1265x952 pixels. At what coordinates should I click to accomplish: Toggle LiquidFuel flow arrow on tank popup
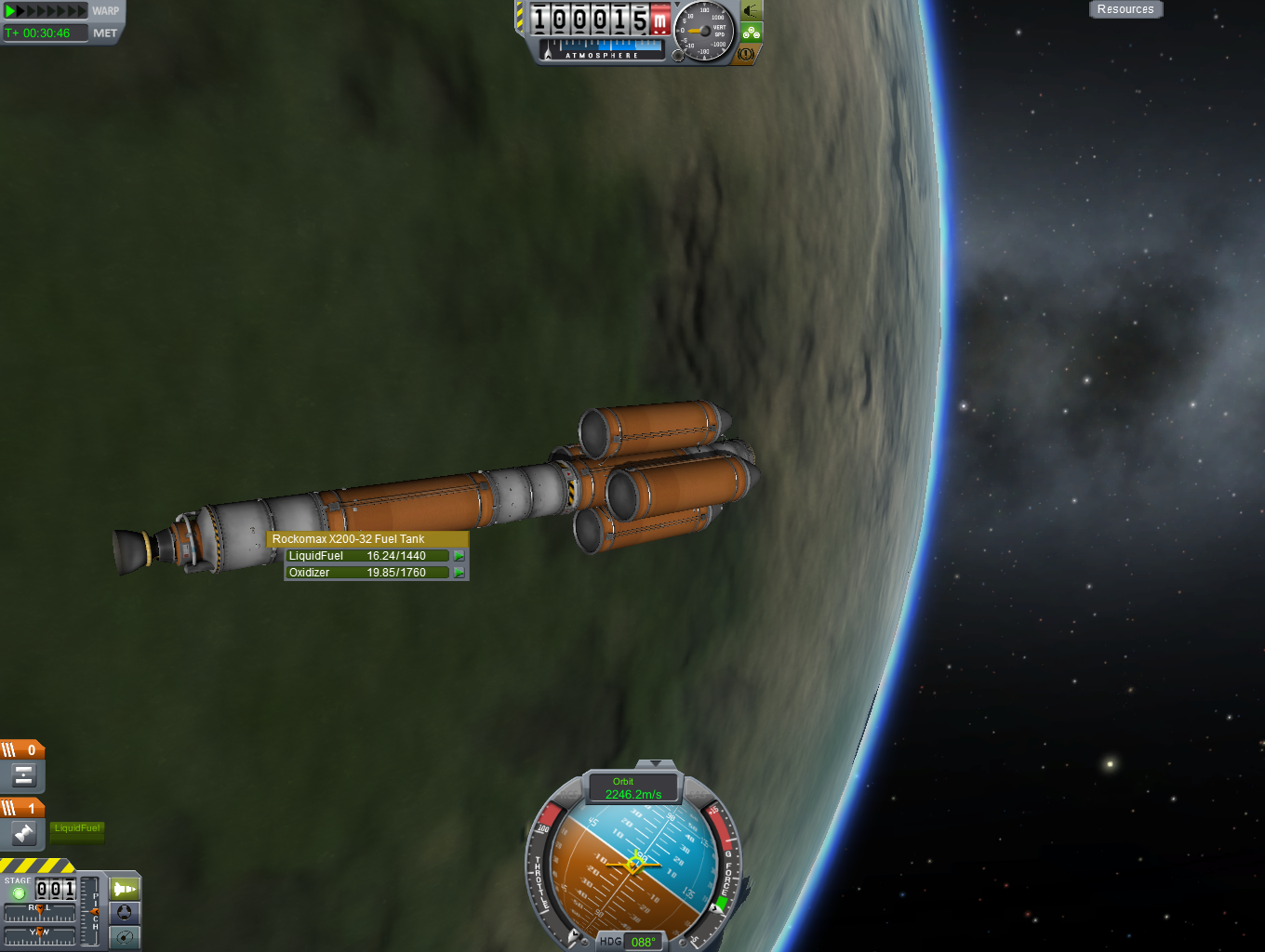(x=459, y=556)
